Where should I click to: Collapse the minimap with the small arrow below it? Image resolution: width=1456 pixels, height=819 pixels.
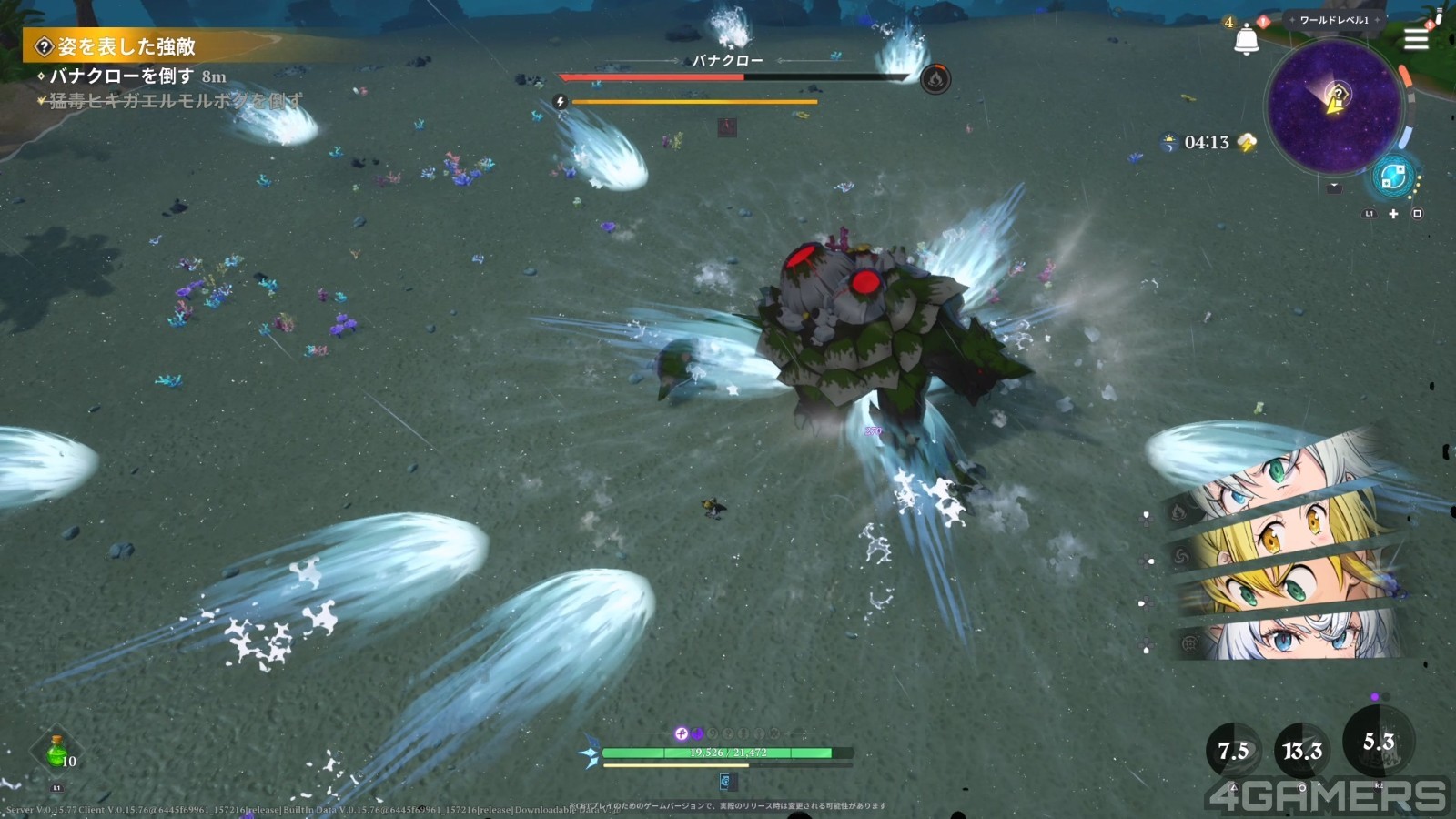[1334, 187]
